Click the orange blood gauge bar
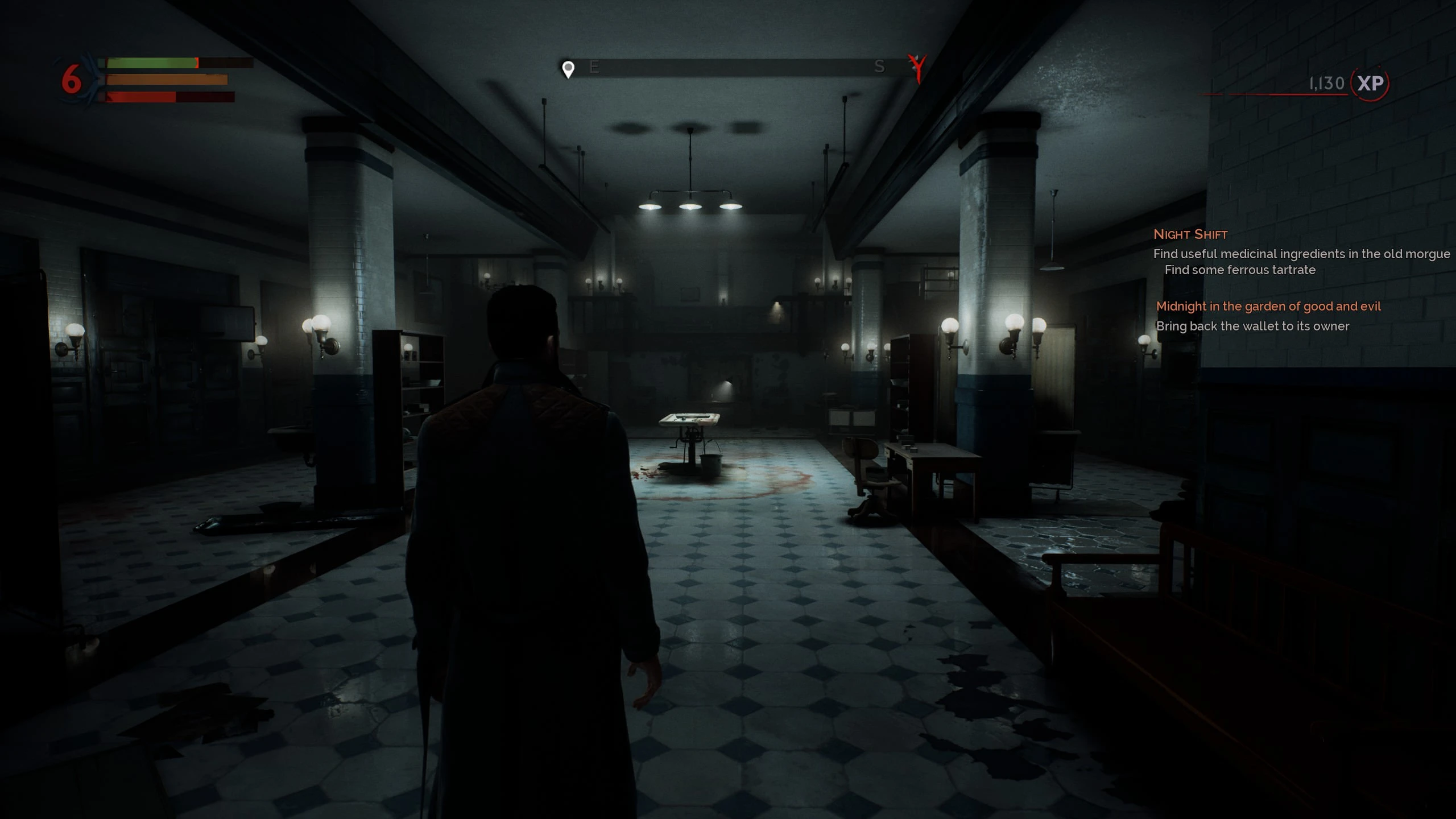The image size is (1456, 819). click(x=165, y=80)
